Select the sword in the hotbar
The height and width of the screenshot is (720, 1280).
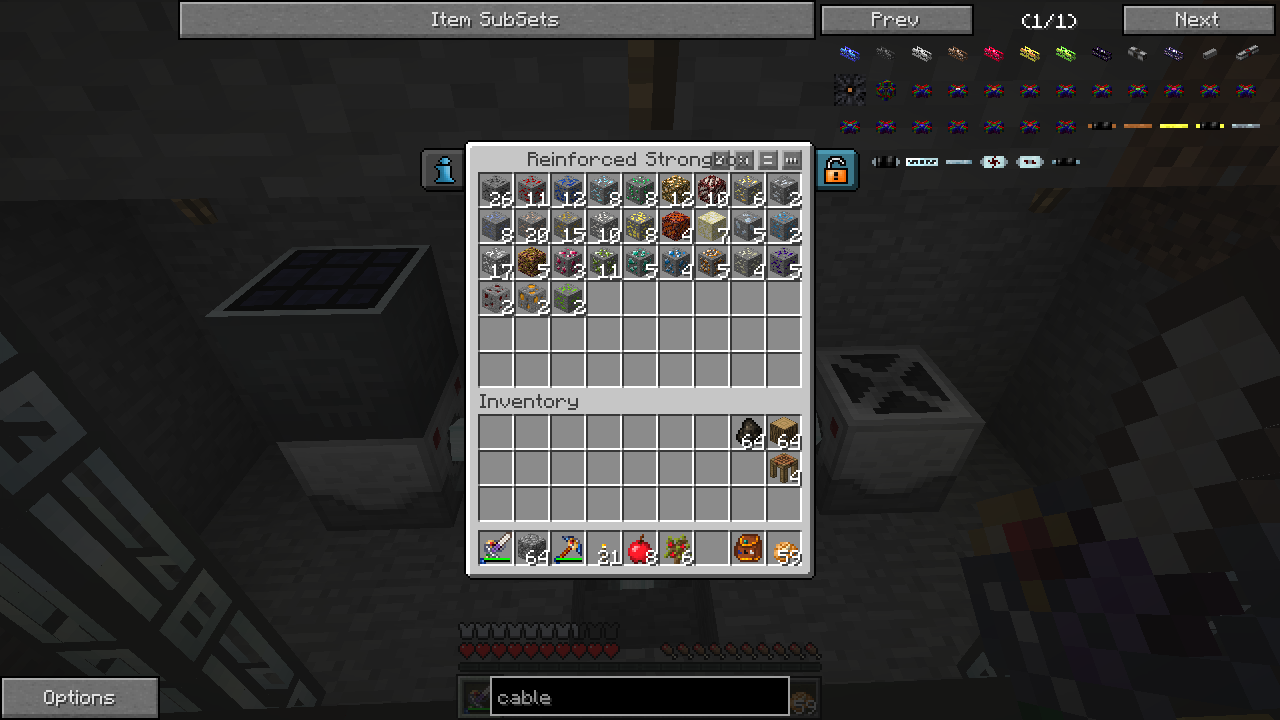(x=496, y=549)
